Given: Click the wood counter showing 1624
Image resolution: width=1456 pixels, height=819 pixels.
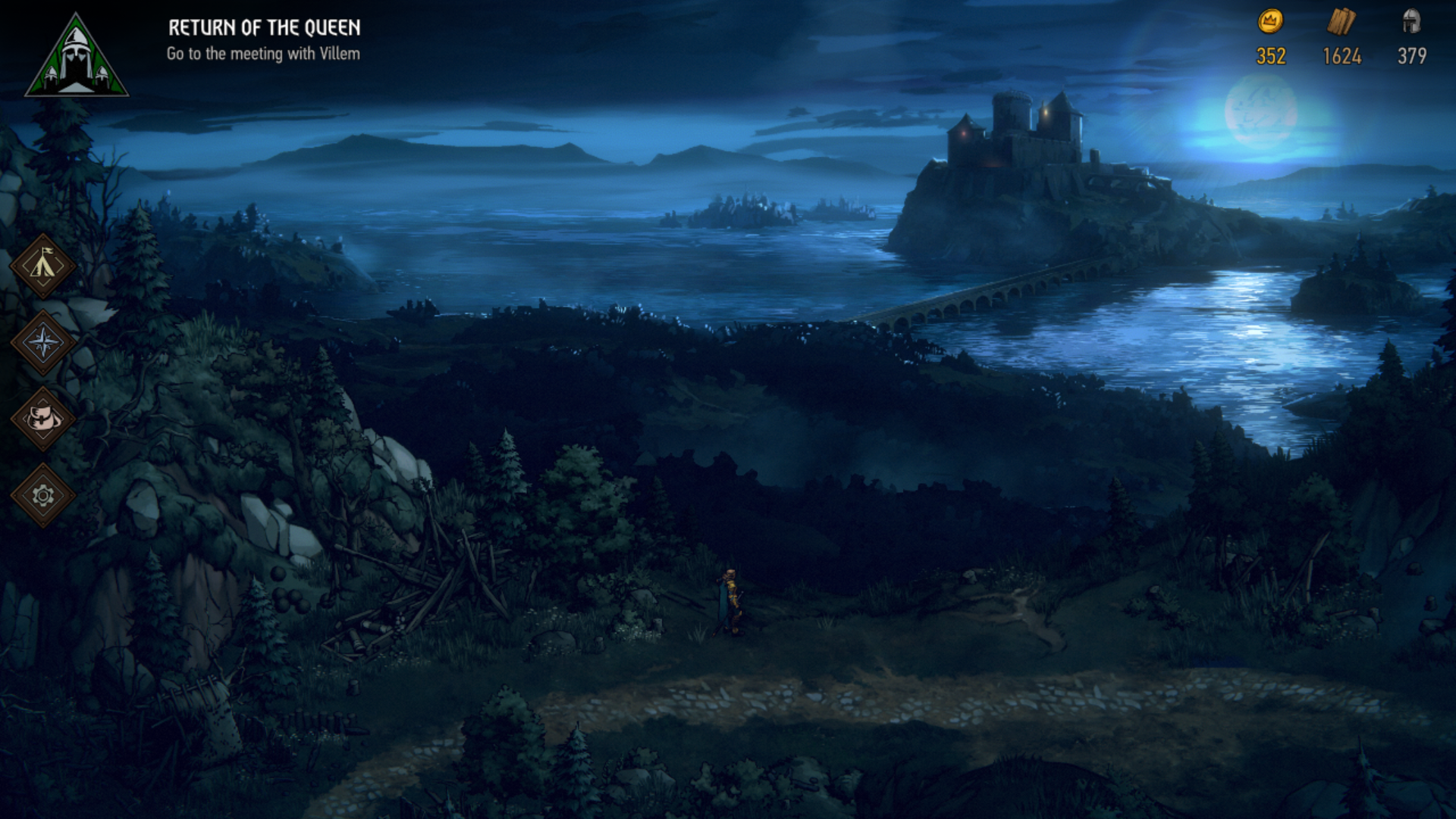Looking at the screenshot, I should tap(1343, 55).
